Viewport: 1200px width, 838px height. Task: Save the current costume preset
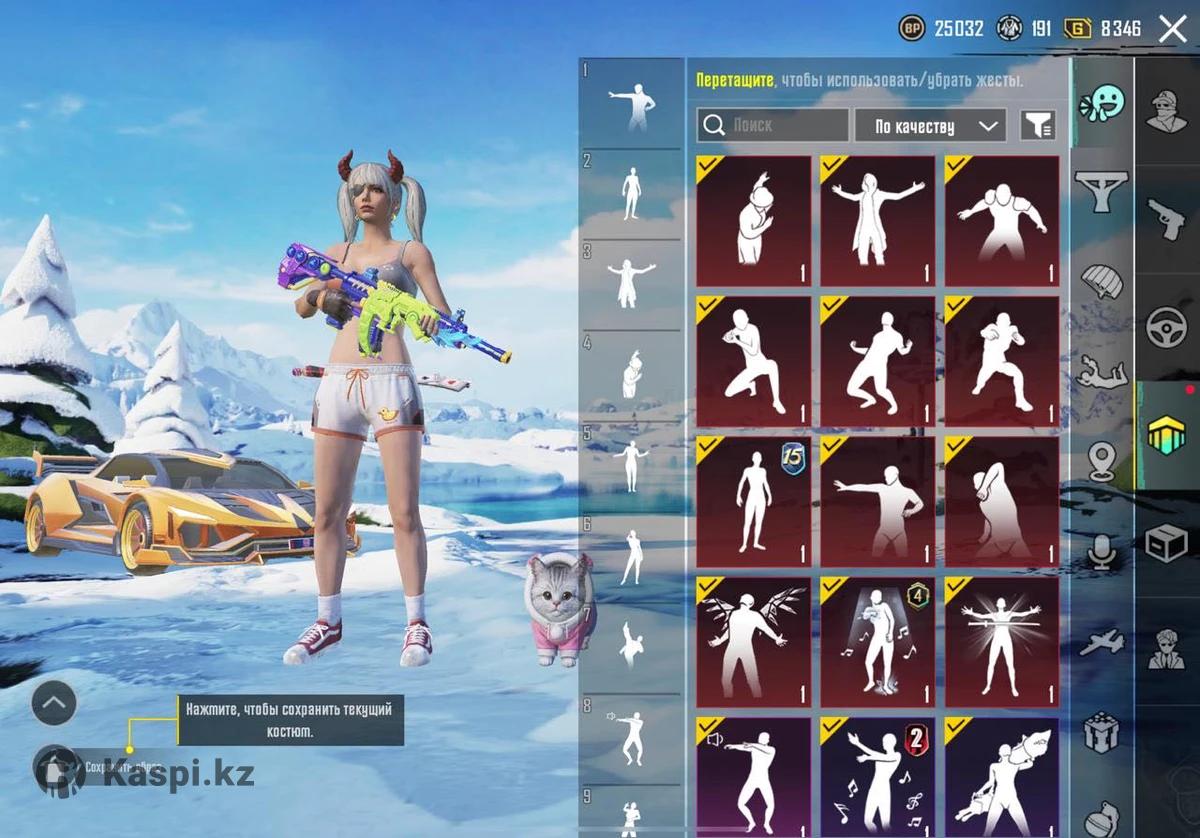point(58,768)
